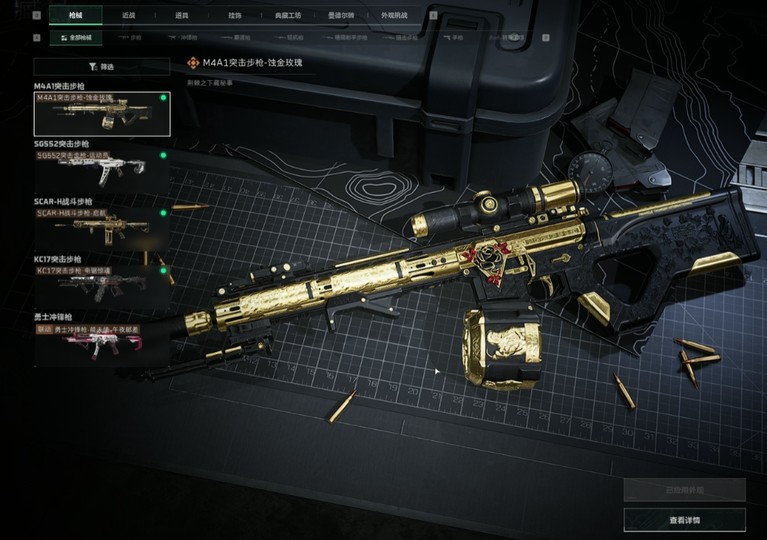The image size is (767, 540).
Task: Switch to the 枪械 firearms tab
Action: point(77,16)
